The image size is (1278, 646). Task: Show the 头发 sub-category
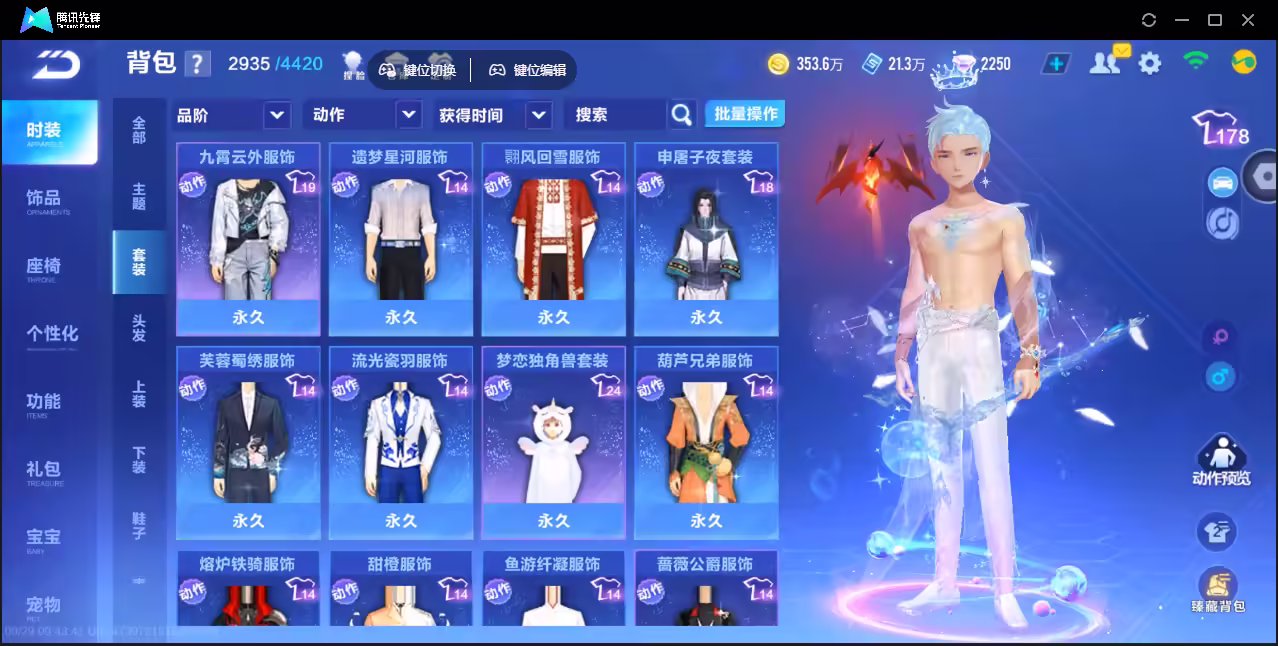click(x=139, y=328)
